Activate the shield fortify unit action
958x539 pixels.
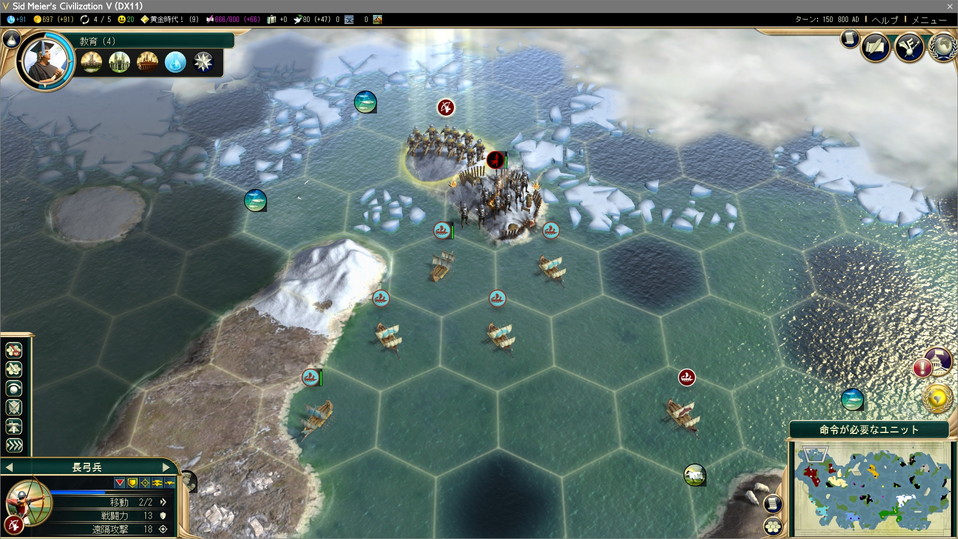pyautogui.click(x=14, y=408)
